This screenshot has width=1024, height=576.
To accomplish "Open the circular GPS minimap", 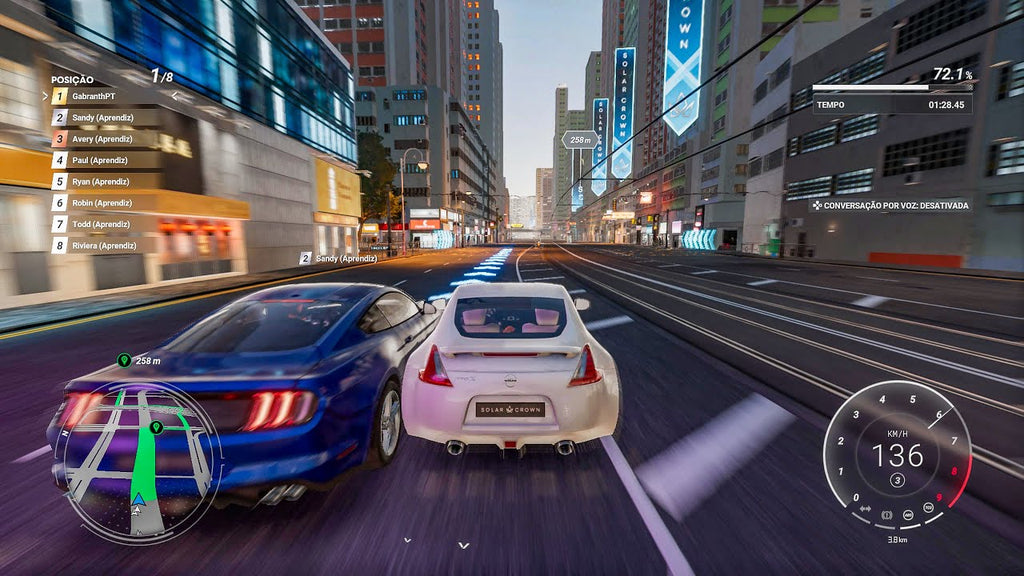I will pos(137,462).
